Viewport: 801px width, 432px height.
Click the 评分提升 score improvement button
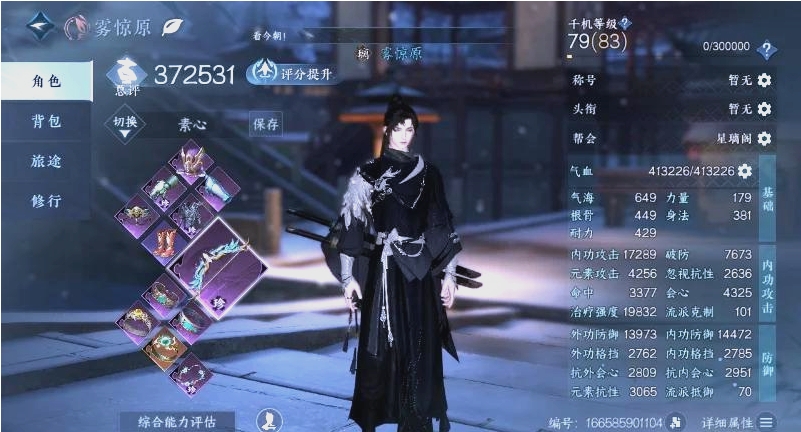pyautogui.click(x=292, y=73)
